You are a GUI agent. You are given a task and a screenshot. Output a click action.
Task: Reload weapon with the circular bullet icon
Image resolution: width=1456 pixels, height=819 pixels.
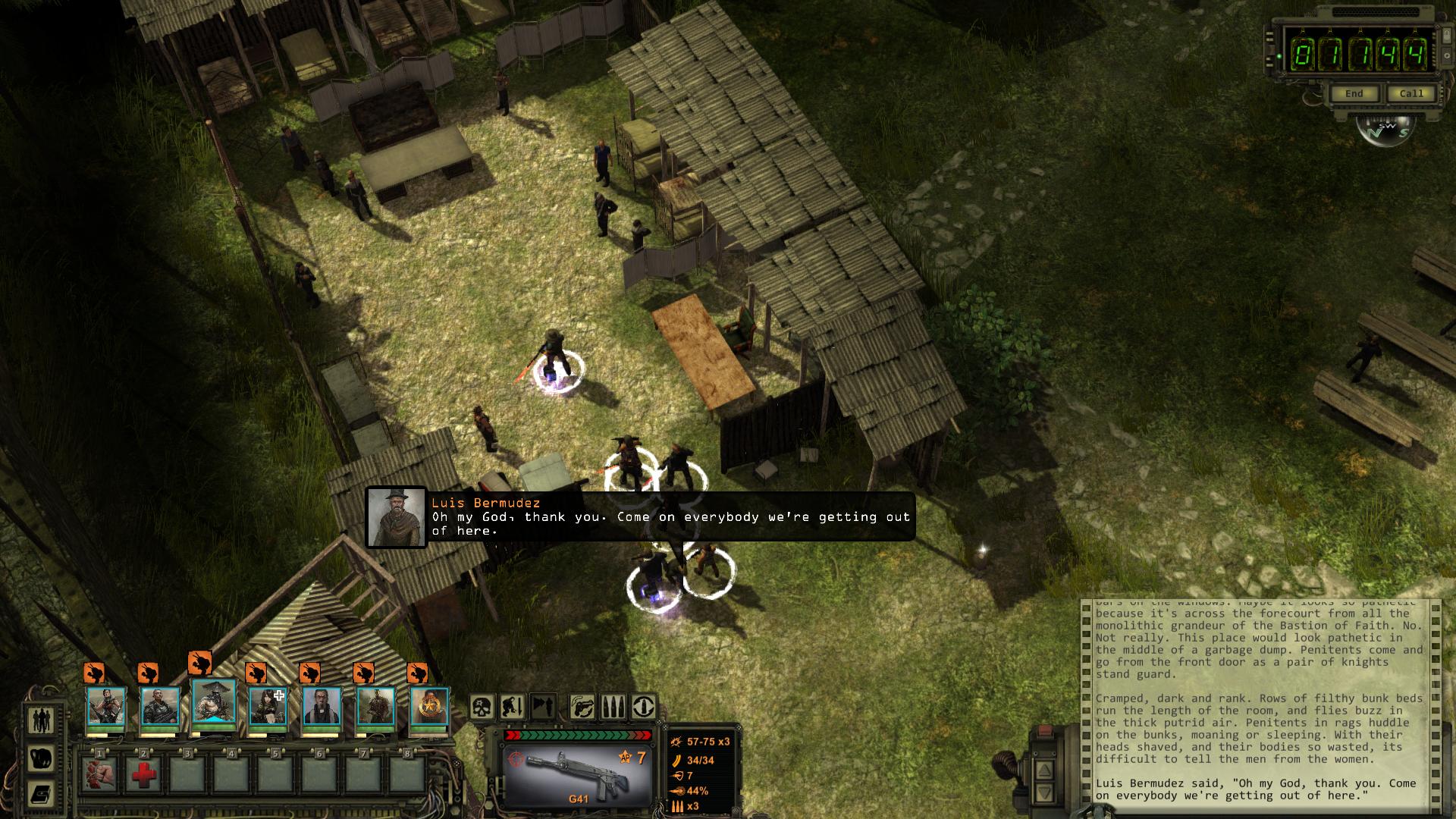pos(644,707)
